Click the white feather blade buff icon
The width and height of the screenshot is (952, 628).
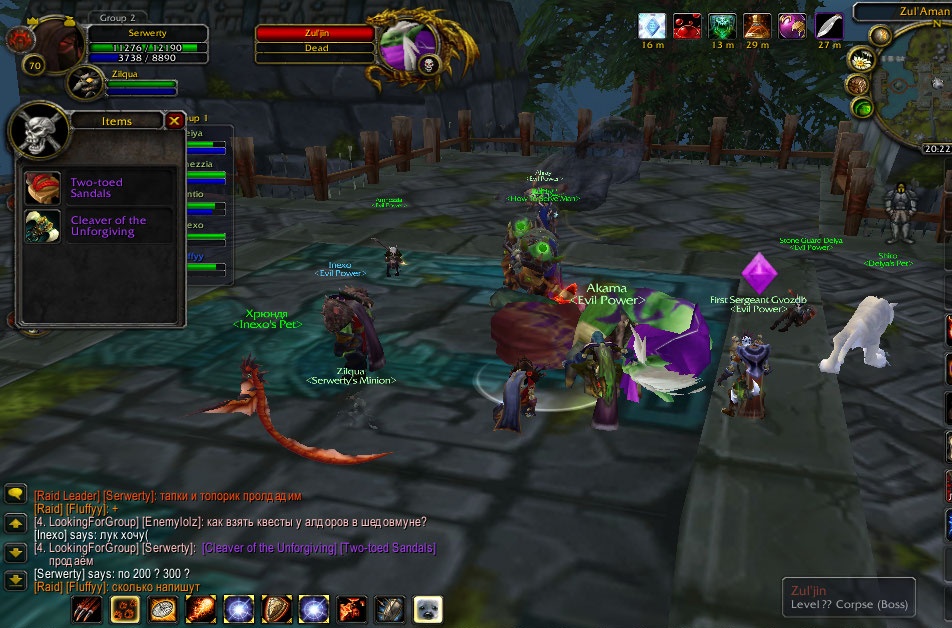[x=829, y=26]
